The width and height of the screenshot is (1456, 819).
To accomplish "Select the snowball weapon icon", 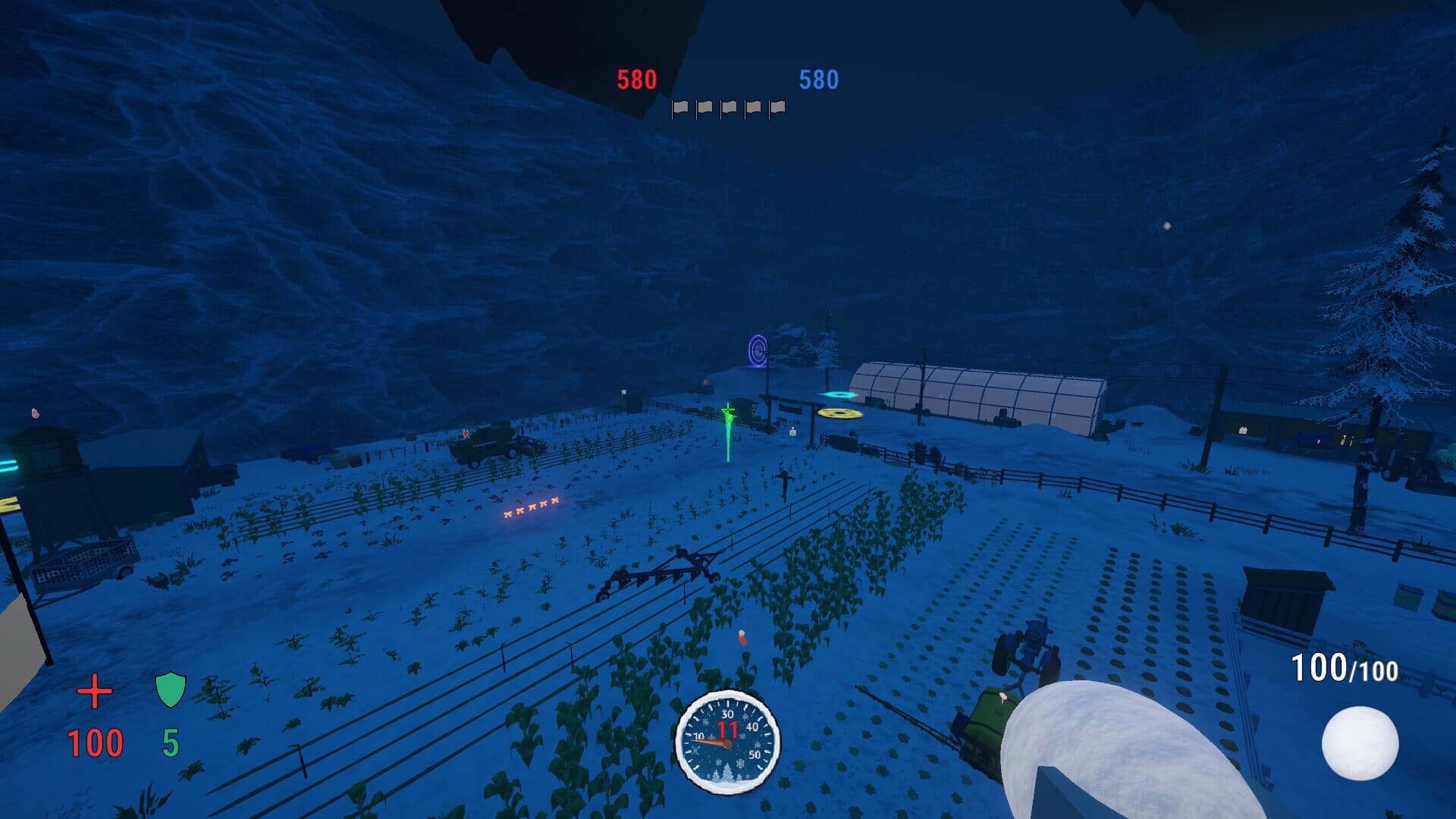I will [1360, 743].
